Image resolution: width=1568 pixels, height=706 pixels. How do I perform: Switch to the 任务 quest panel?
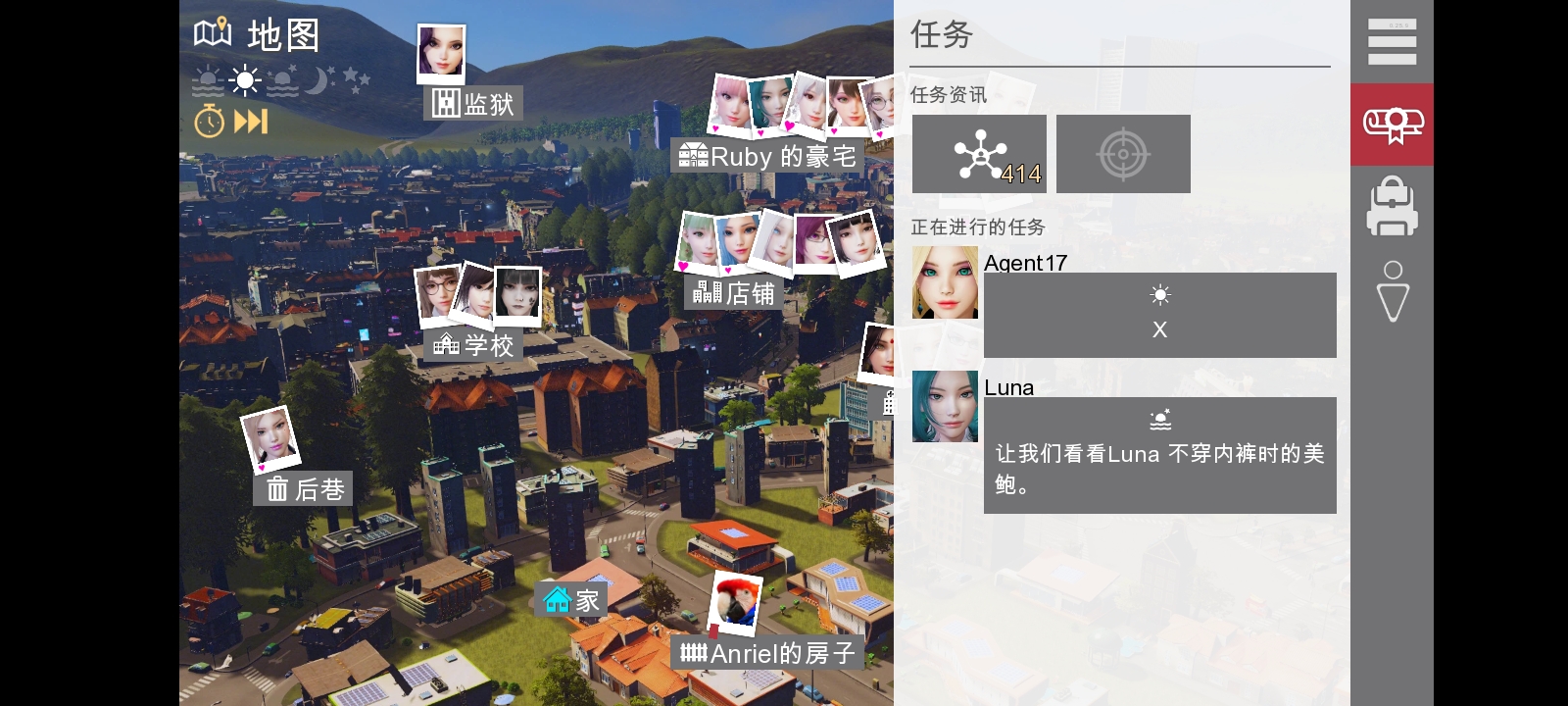coord(941,35)
